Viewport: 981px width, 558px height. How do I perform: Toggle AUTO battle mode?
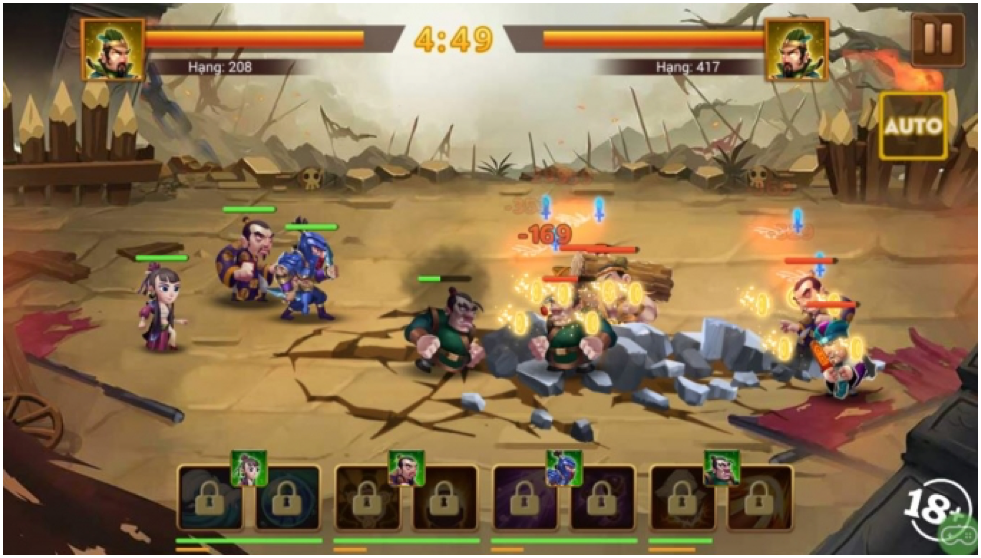912,126
